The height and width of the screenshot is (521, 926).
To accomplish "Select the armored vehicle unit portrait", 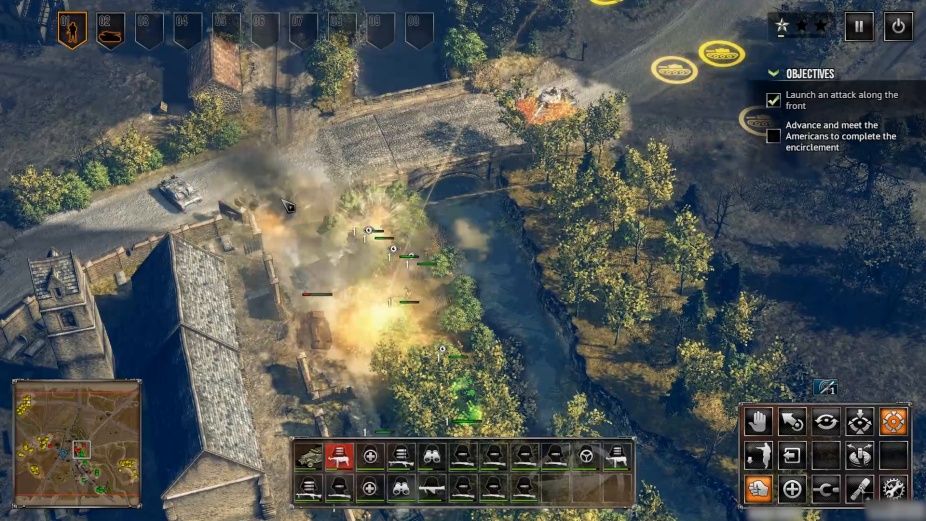I will pos(309,457).
